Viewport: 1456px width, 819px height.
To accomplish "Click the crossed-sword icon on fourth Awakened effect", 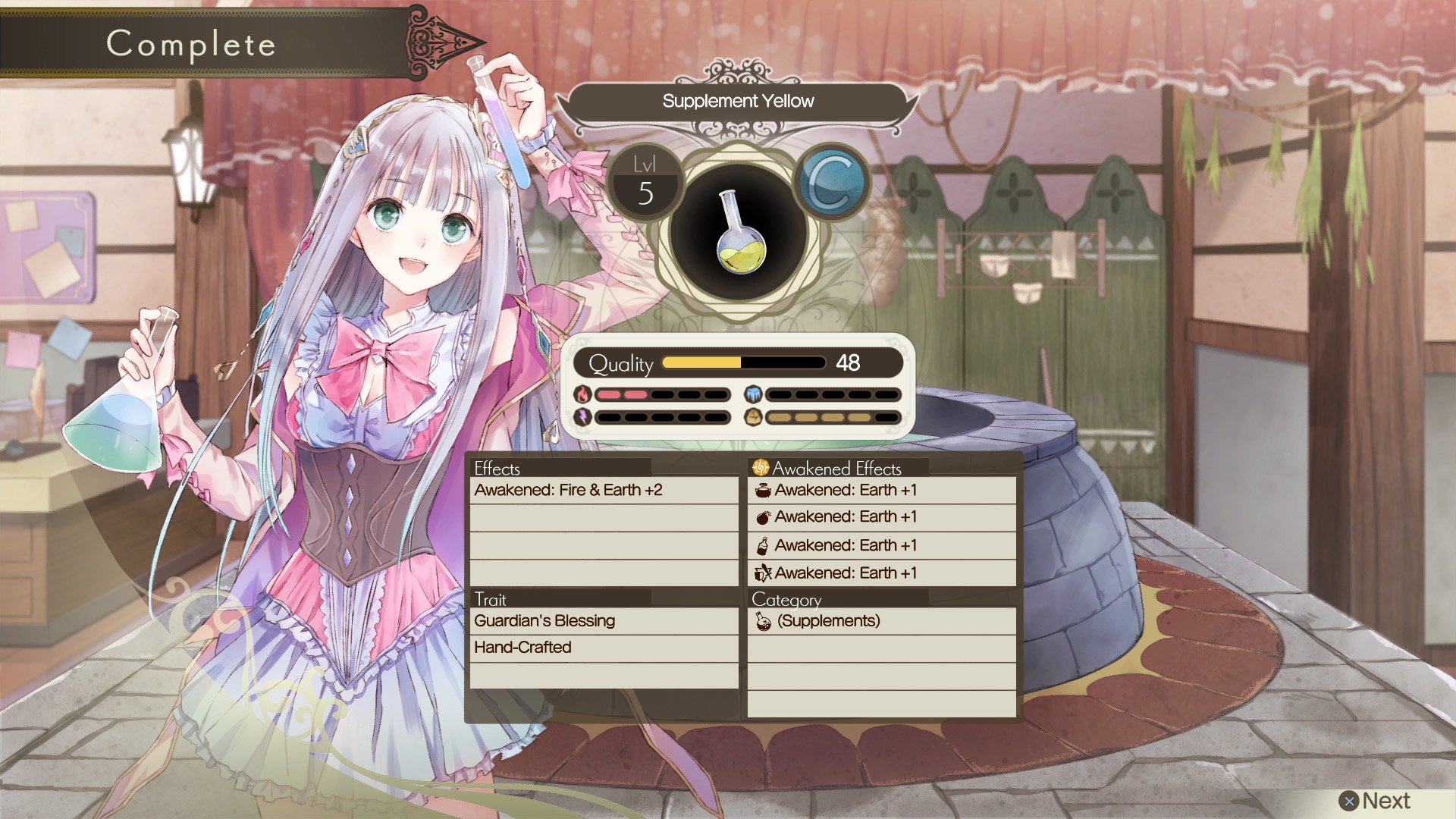I will (x=762, y=573).
